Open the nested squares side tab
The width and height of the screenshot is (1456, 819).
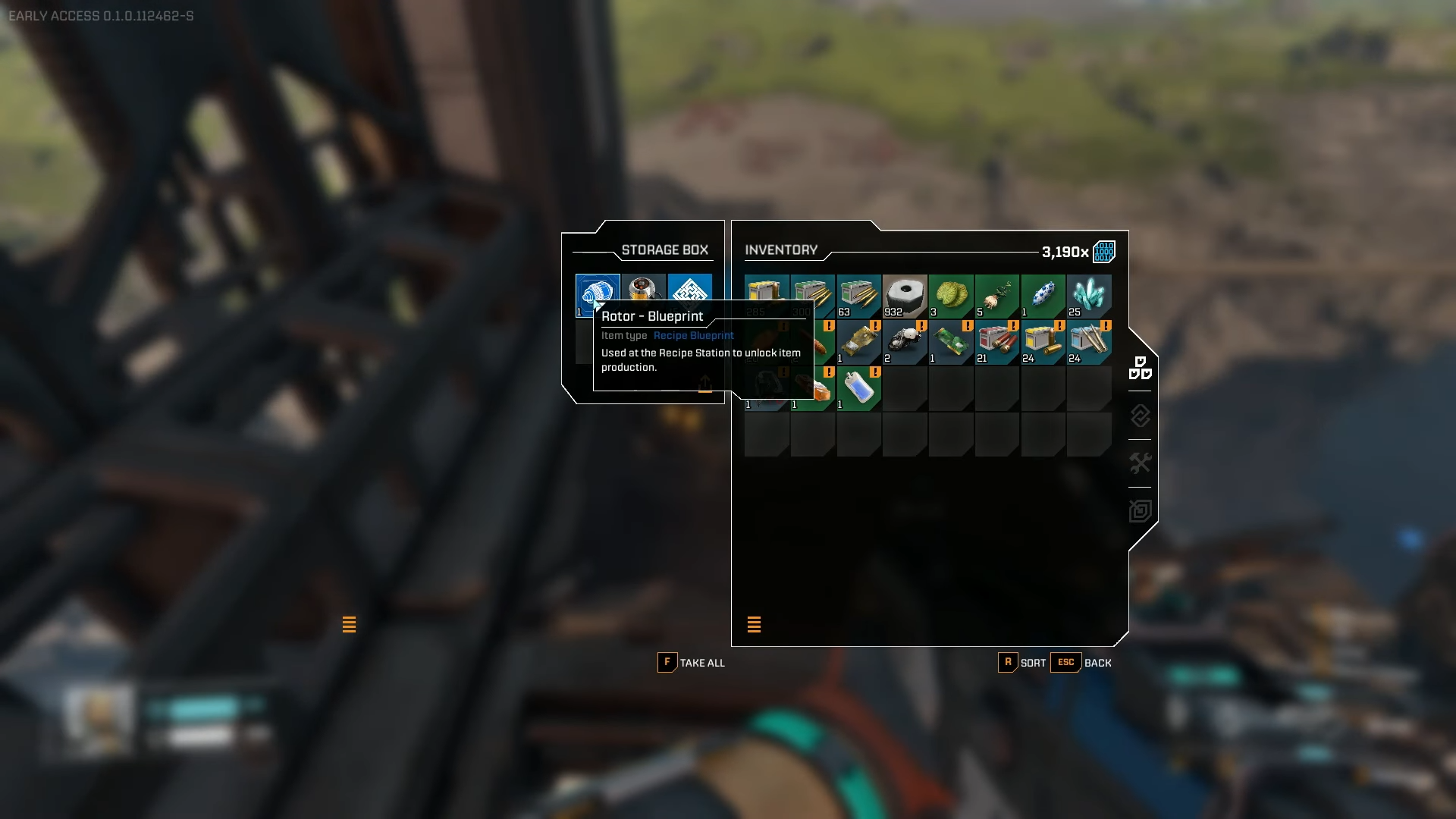click(1140, 510)
